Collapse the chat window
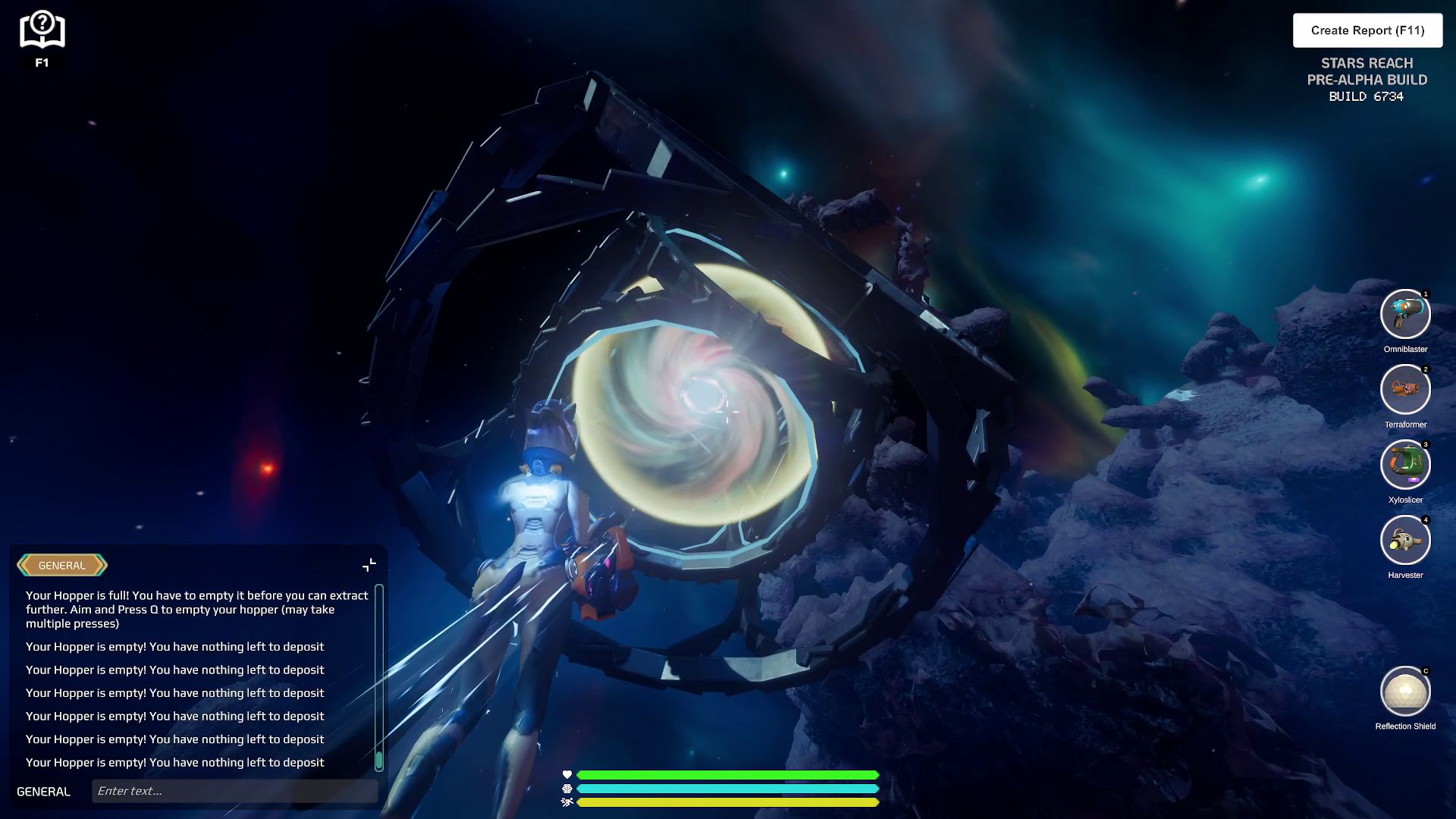 pos(369,565)
